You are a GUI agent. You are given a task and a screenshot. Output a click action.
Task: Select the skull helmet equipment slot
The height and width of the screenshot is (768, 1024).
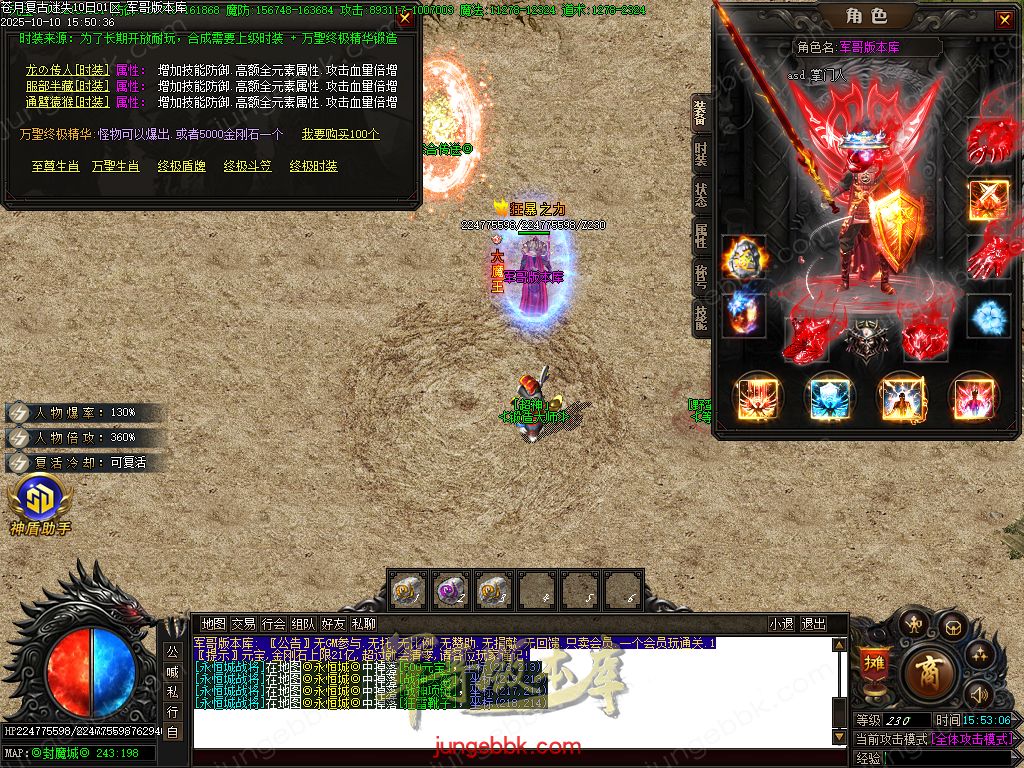(x=863, y=339)
